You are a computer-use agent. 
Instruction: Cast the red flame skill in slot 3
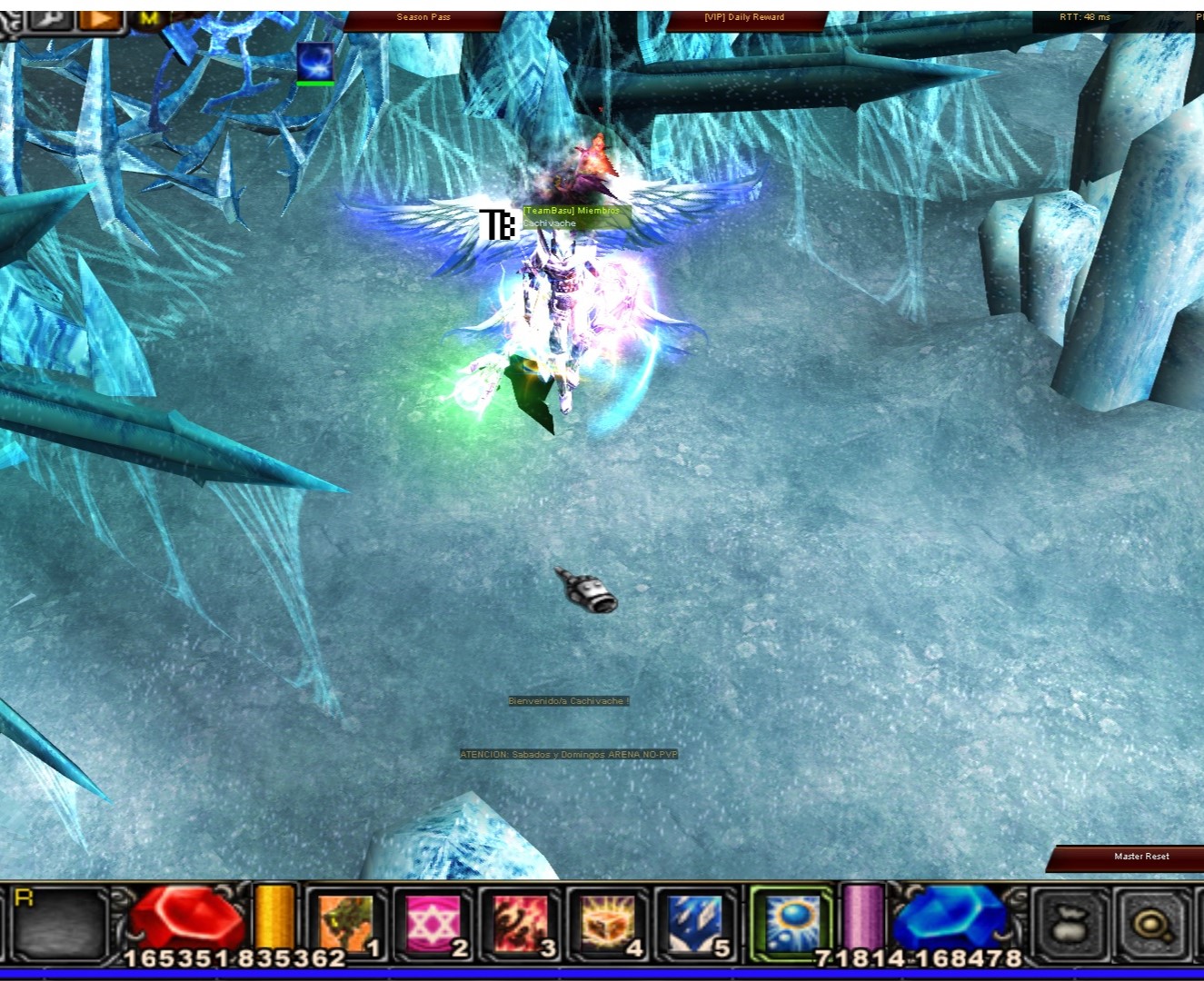[x=521, y=925]
